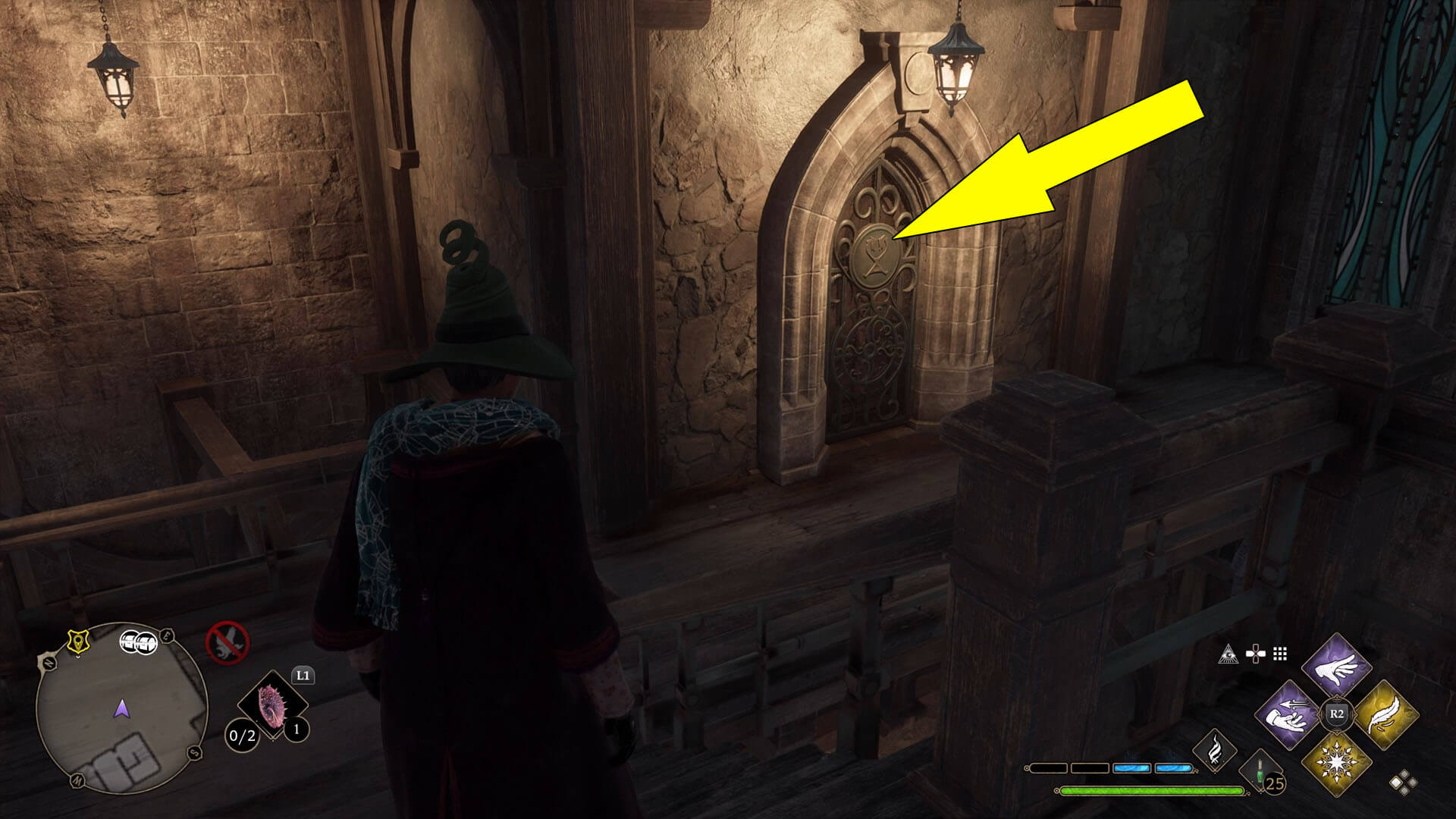Screen dimensions: 1456x819
Task: Select the East compass marker on minimap
Action: 166,635
